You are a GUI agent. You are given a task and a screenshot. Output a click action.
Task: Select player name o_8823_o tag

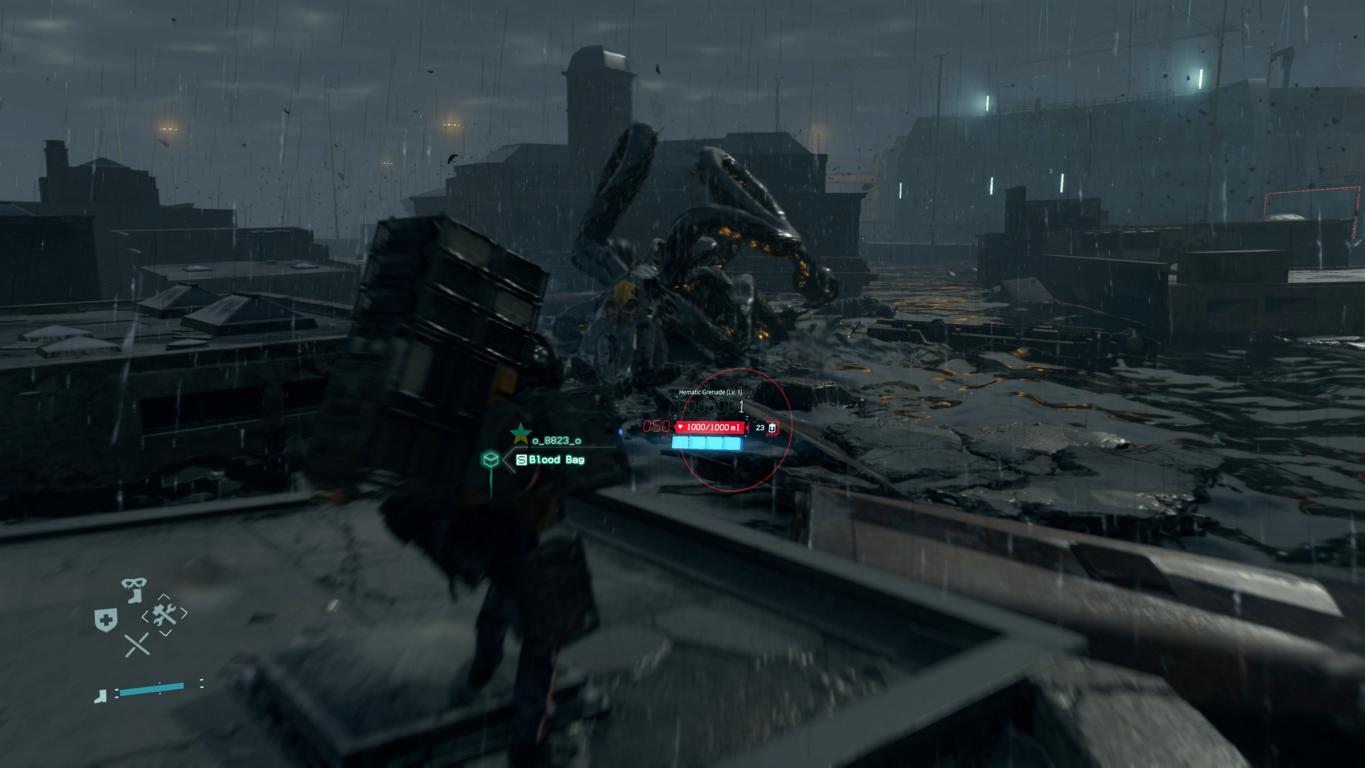[556, 440]
